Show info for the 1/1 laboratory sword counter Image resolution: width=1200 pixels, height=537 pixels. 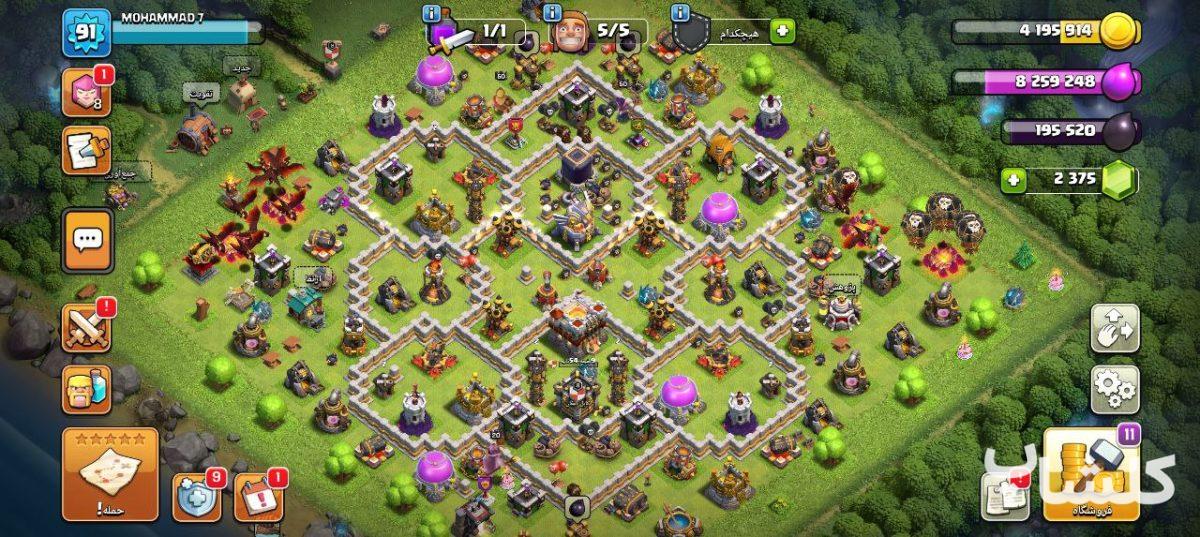point(431,14)
